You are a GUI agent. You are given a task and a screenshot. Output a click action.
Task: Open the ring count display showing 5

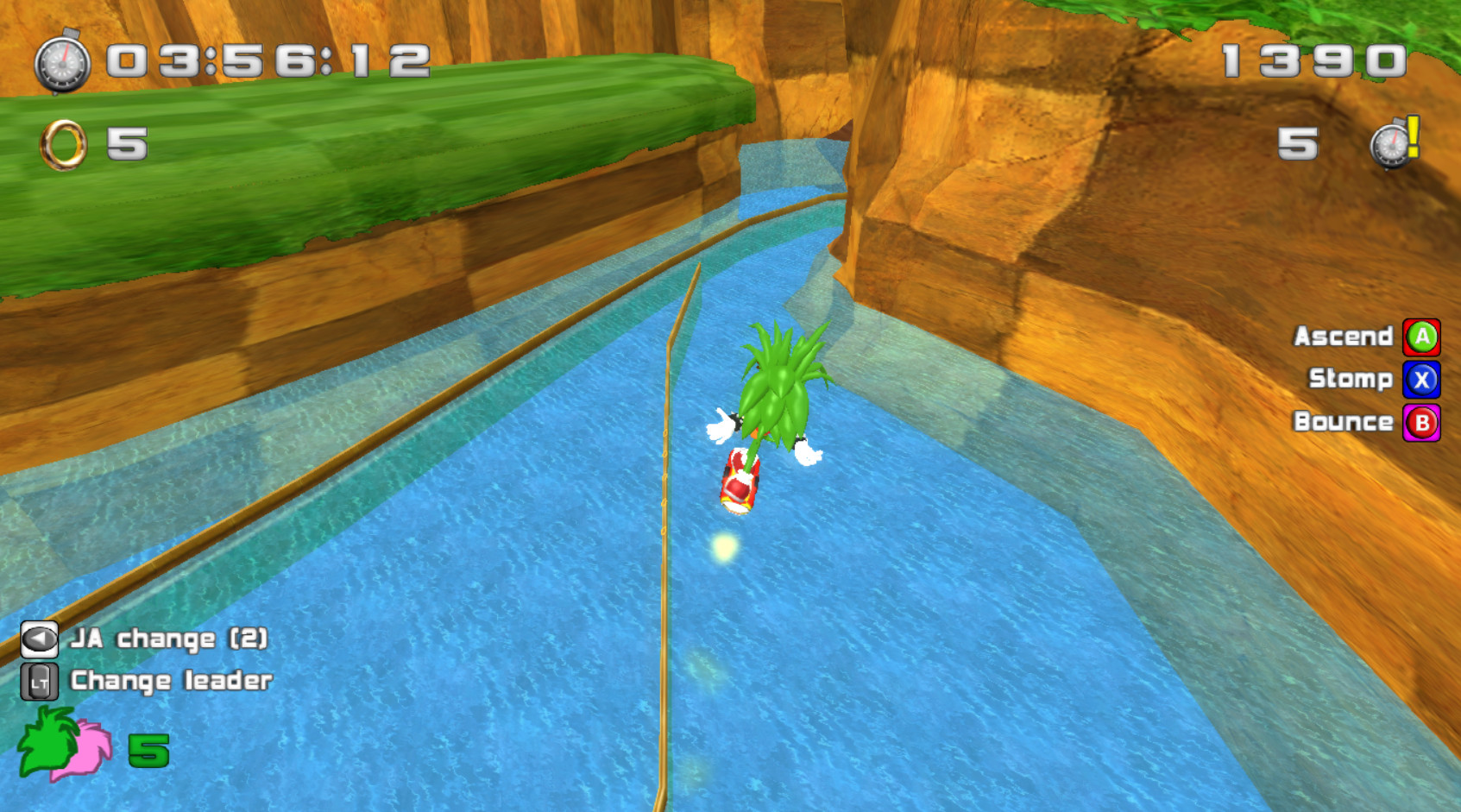coord(129,144)
